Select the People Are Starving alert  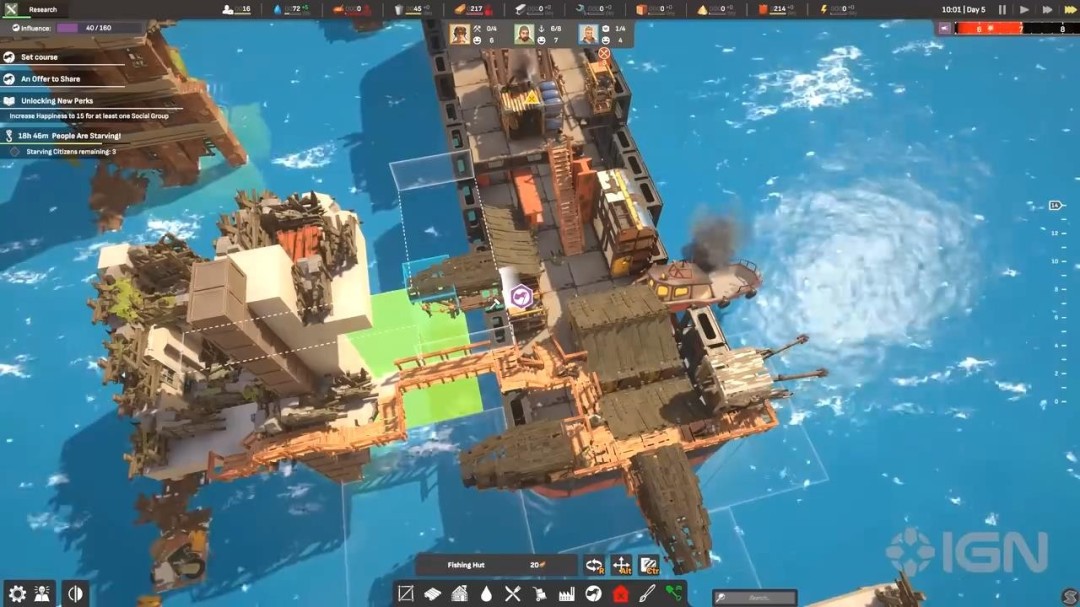(x=68, y=135)
